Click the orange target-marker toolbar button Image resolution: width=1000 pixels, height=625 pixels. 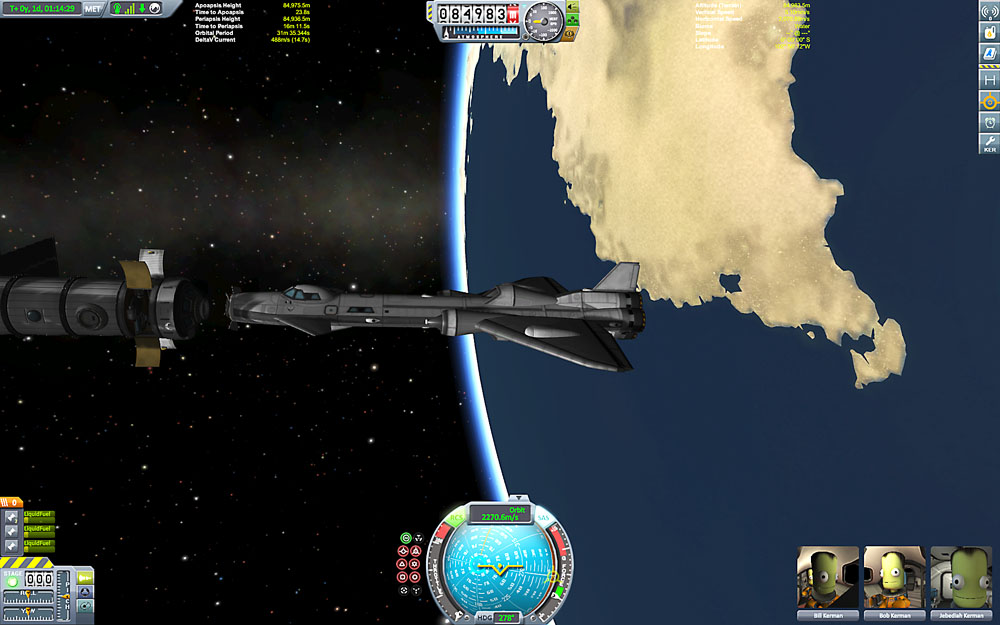click(x=989, y=101)
